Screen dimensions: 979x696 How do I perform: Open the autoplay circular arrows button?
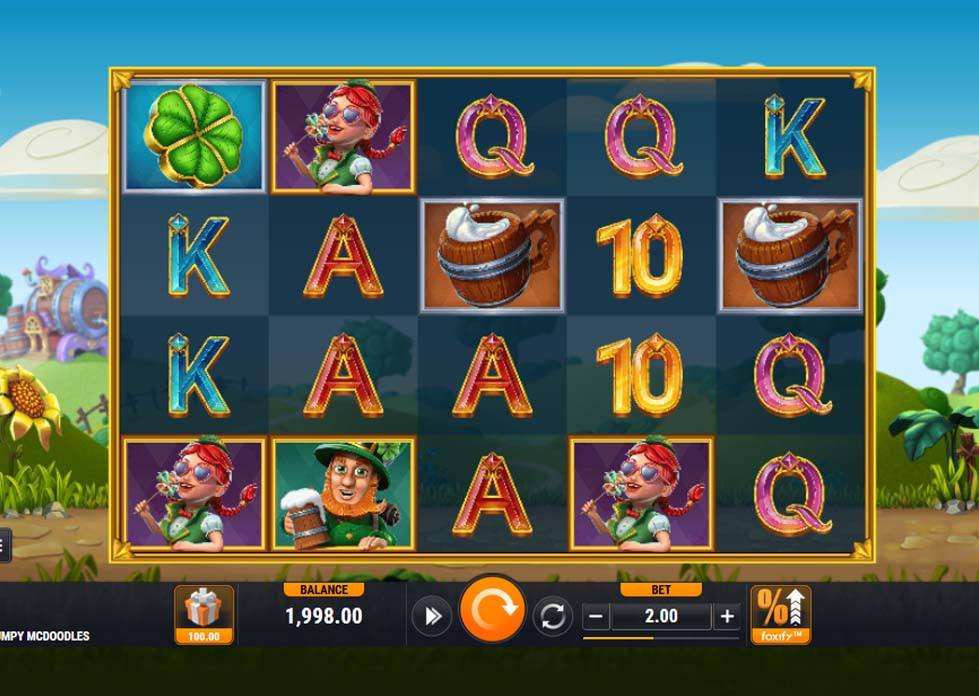(x=553, y=616)
